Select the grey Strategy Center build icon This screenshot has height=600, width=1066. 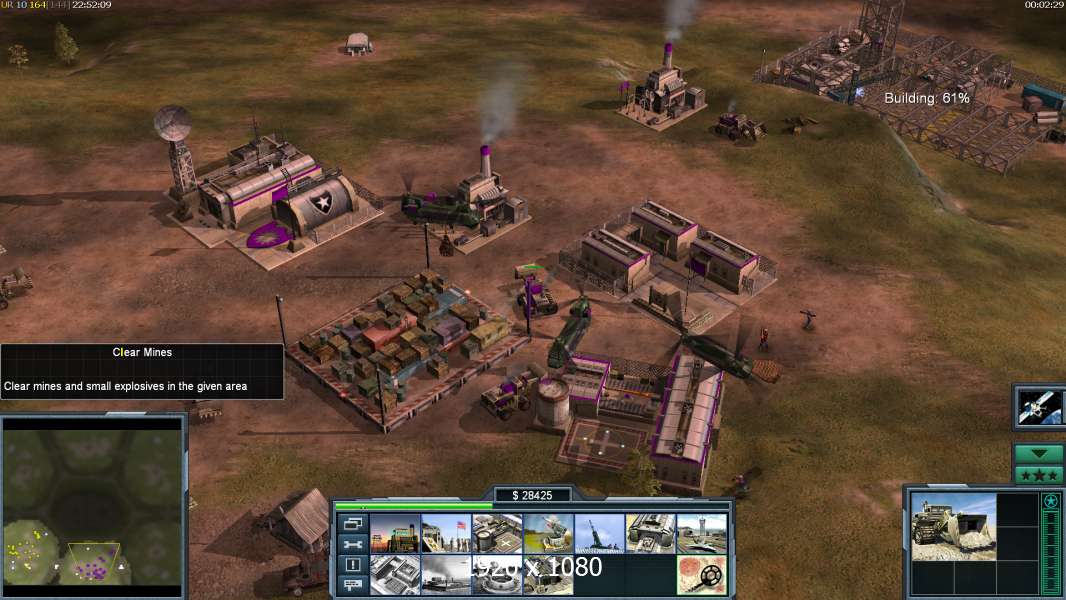[395, 575]
